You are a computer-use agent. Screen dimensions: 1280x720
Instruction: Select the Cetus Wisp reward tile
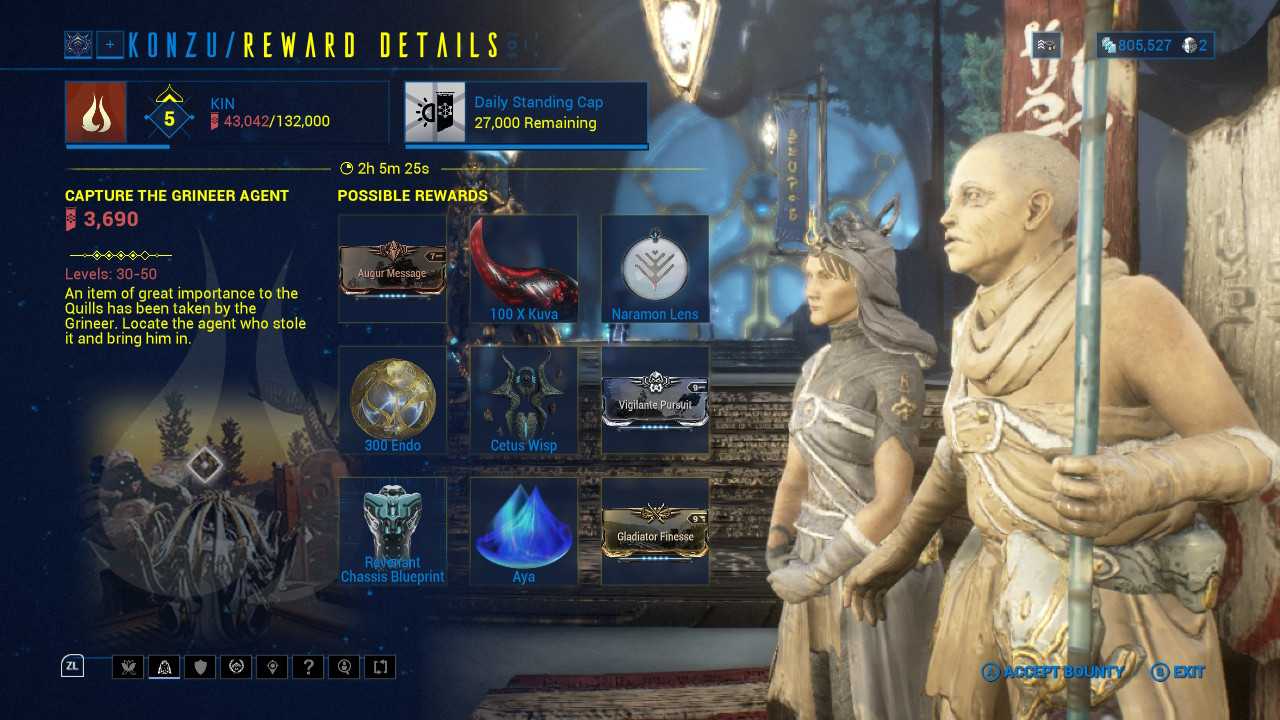coord(524,400)
